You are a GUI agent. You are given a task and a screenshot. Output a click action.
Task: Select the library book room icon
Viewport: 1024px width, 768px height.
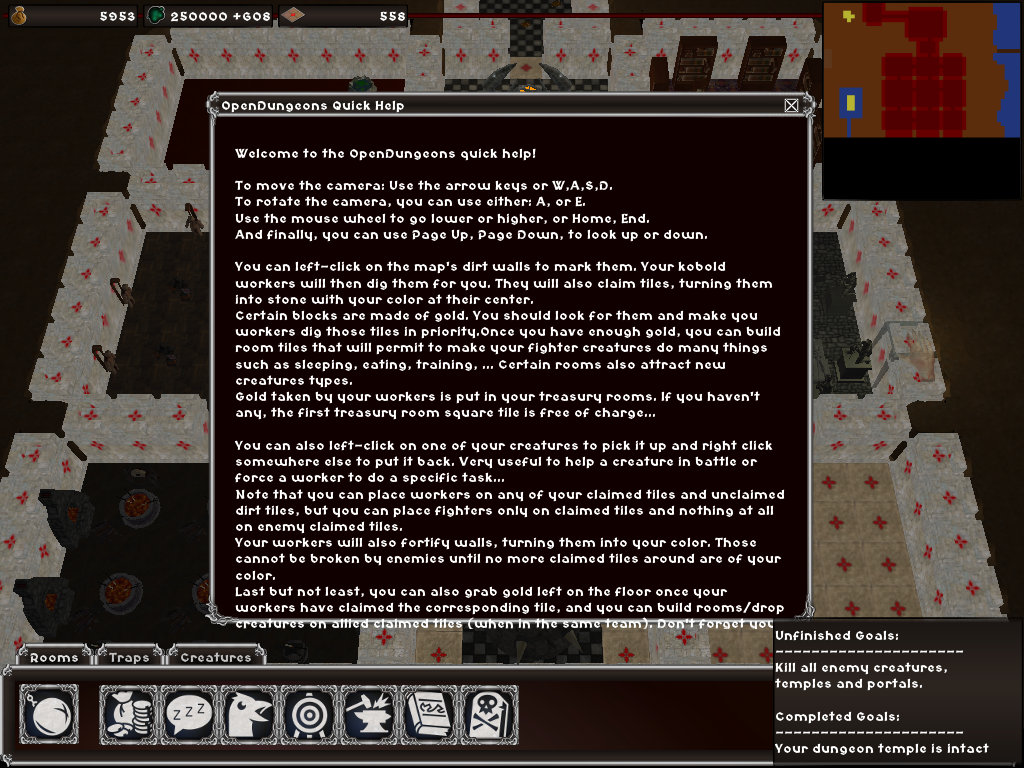tap(429, 714)
